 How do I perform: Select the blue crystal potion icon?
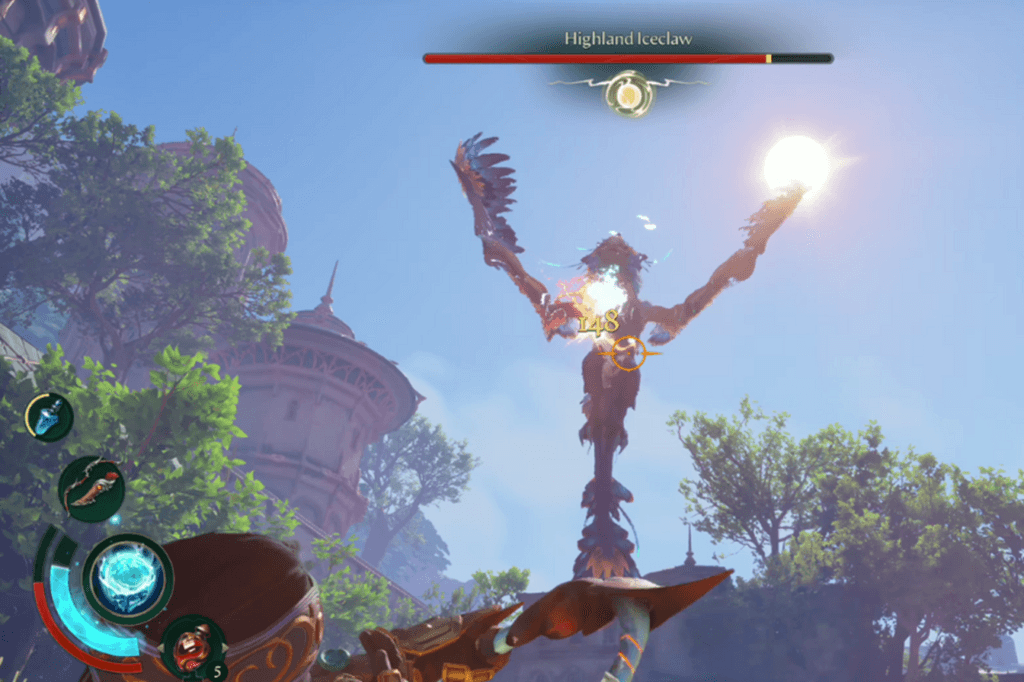pyautogui.click(x=48, y=417)
